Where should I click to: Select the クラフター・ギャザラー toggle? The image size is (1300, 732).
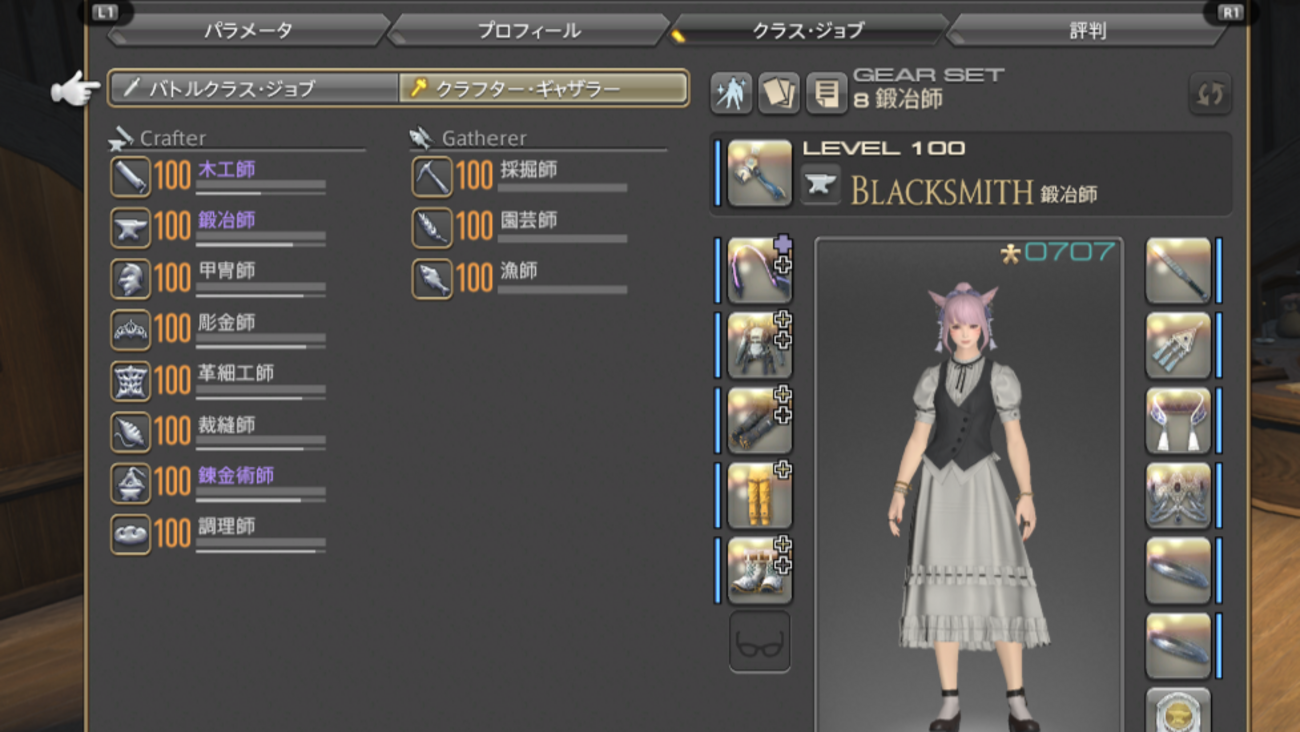pyautogui.click(x=543, y=88)
